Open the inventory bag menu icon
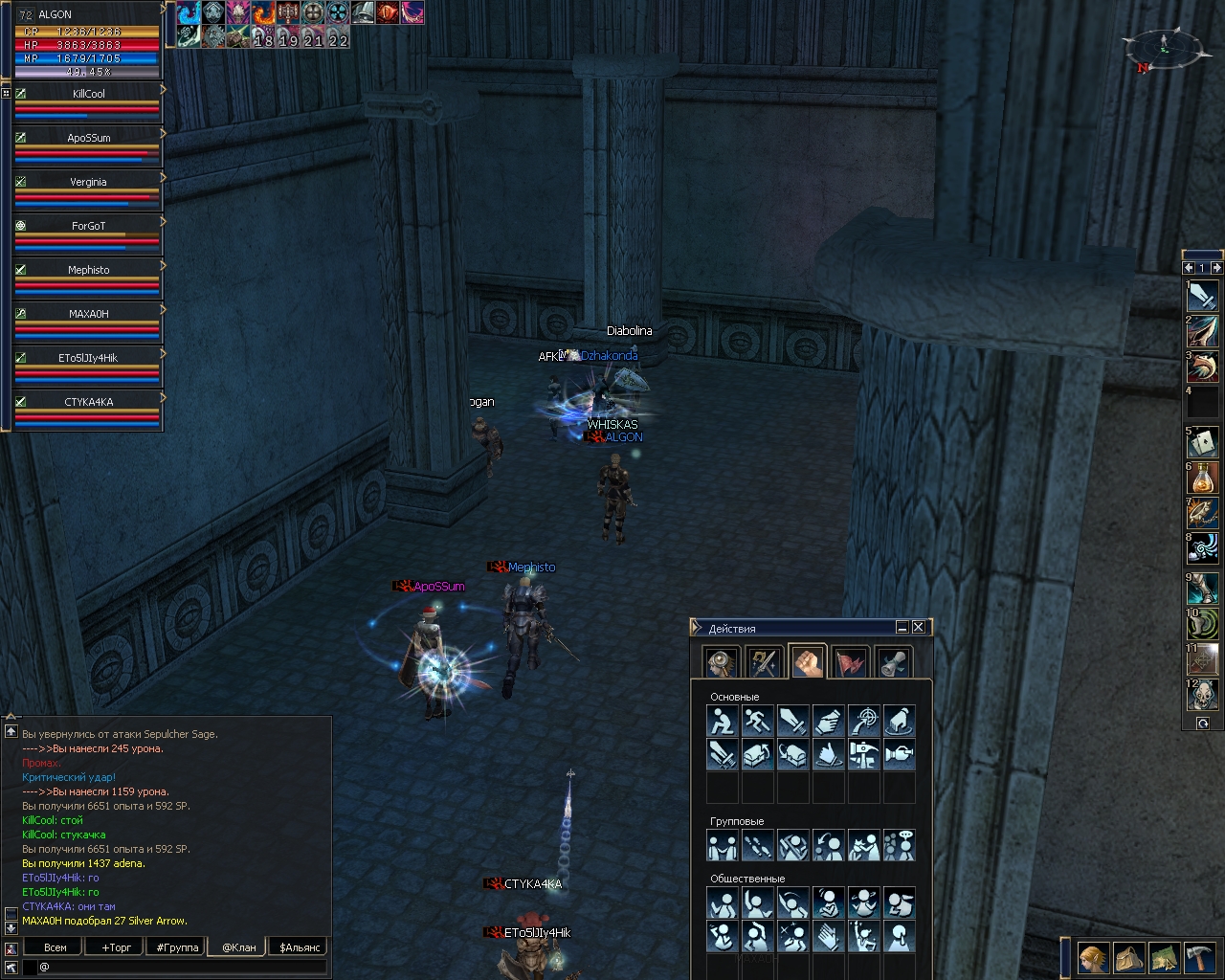Image resolution: width=1225 pixels, height=980 pixels. coord(1129,957)
